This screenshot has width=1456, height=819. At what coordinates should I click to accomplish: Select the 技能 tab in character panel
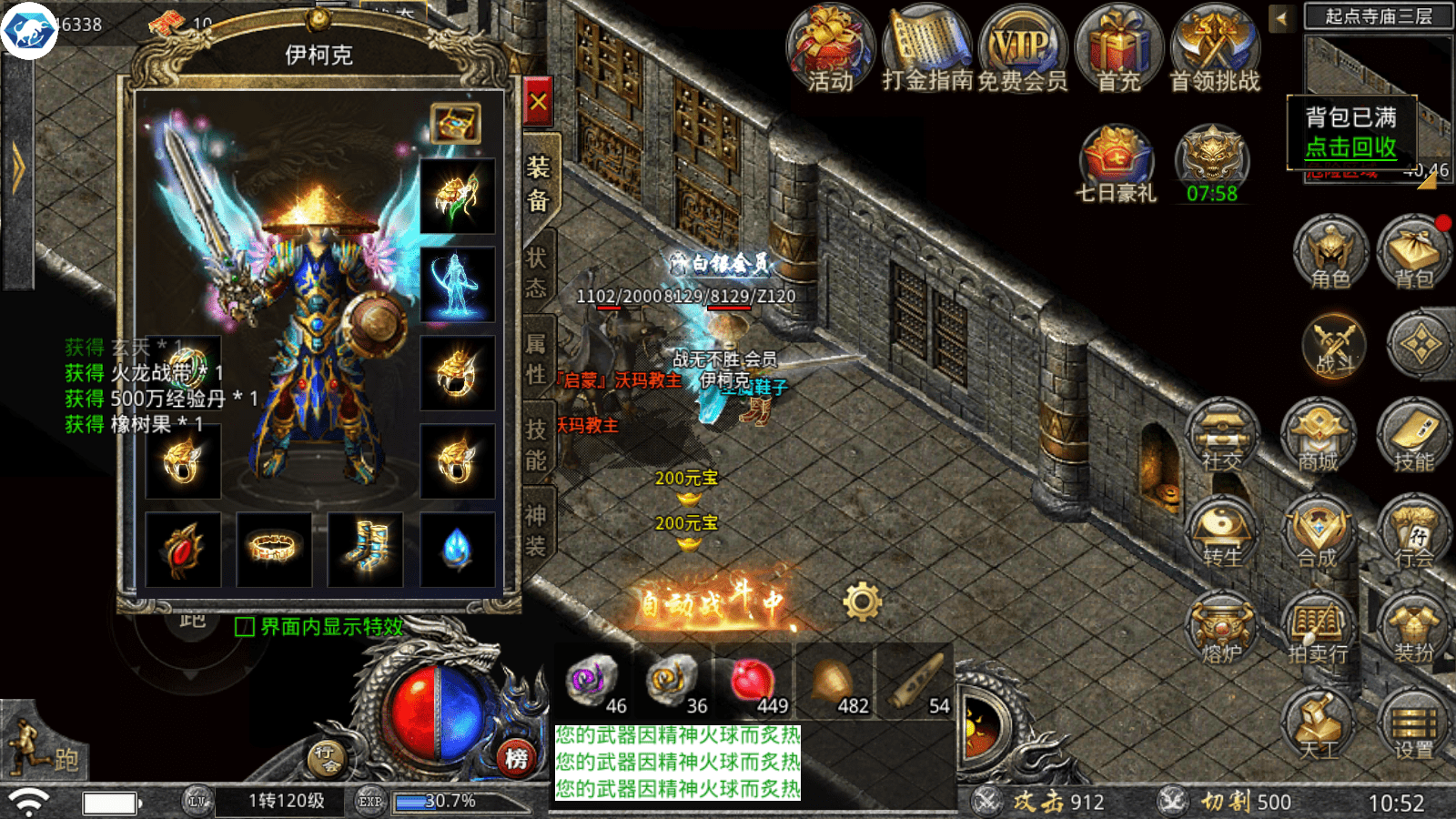tap(537, 445)
